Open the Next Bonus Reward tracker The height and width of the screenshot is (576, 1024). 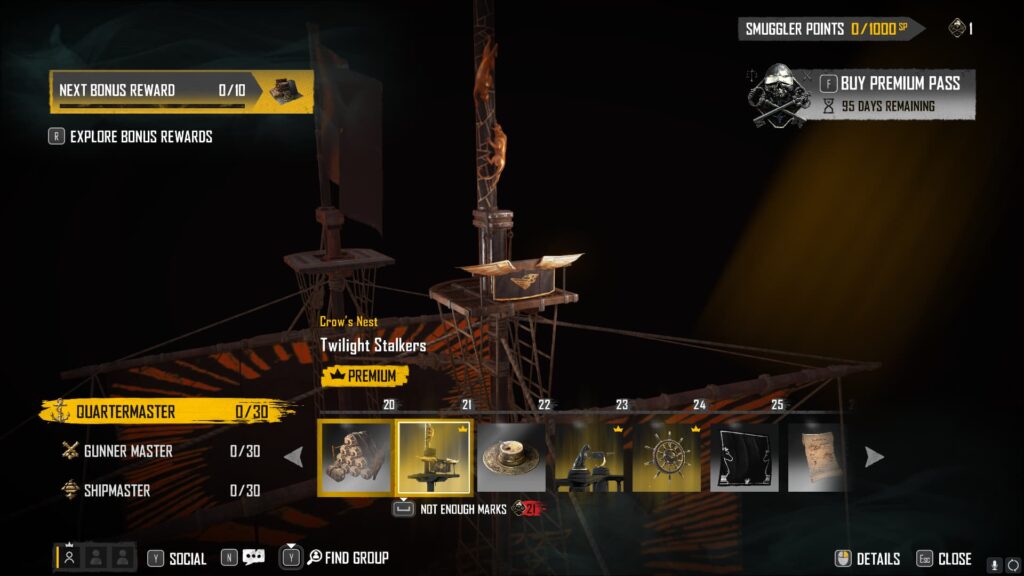coord(181,91)
